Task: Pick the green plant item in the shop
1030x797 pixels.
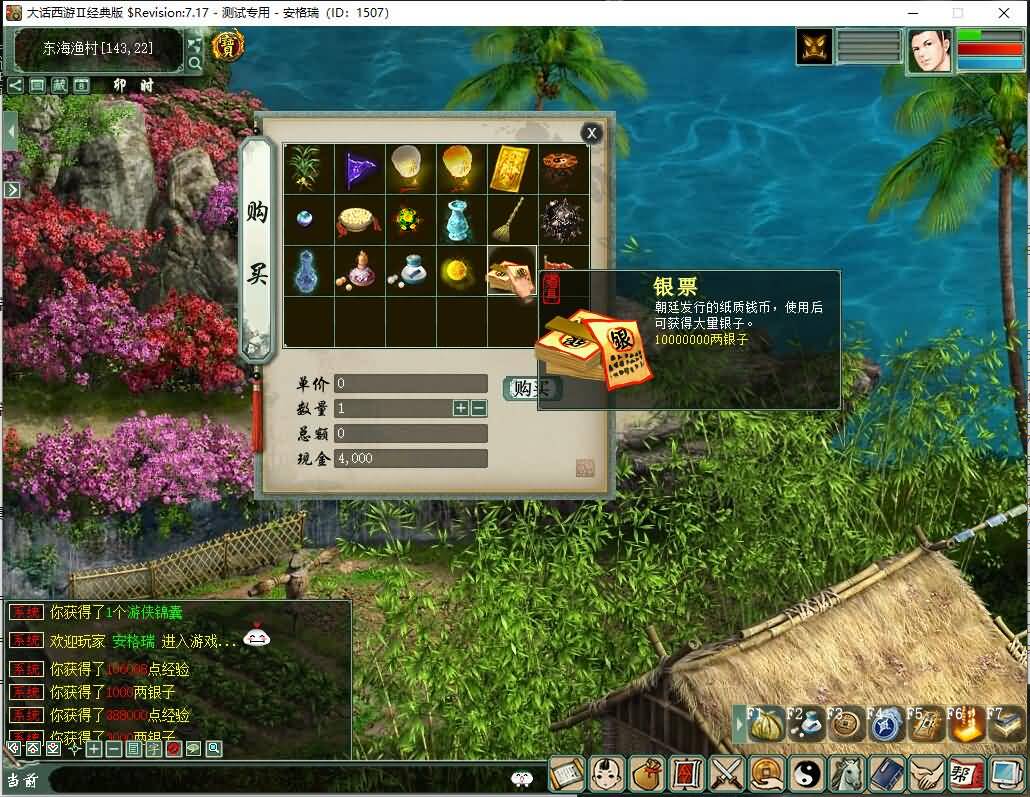Action: (308, 168)
